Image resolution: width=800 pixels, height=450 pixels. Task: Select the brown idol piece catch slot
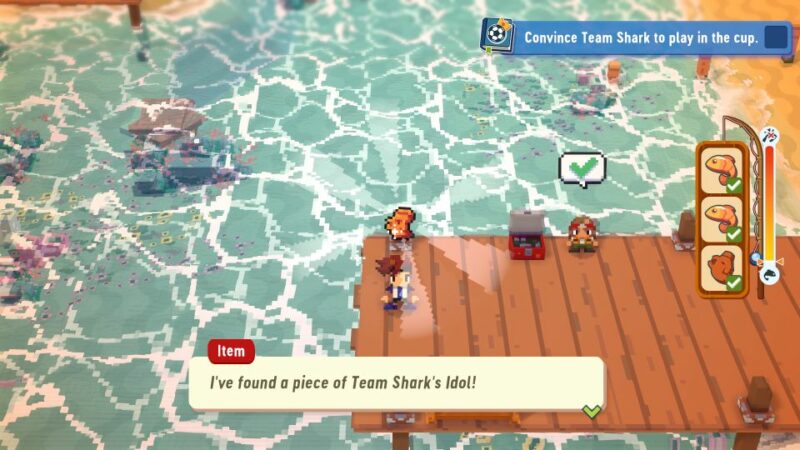[720, 267]
